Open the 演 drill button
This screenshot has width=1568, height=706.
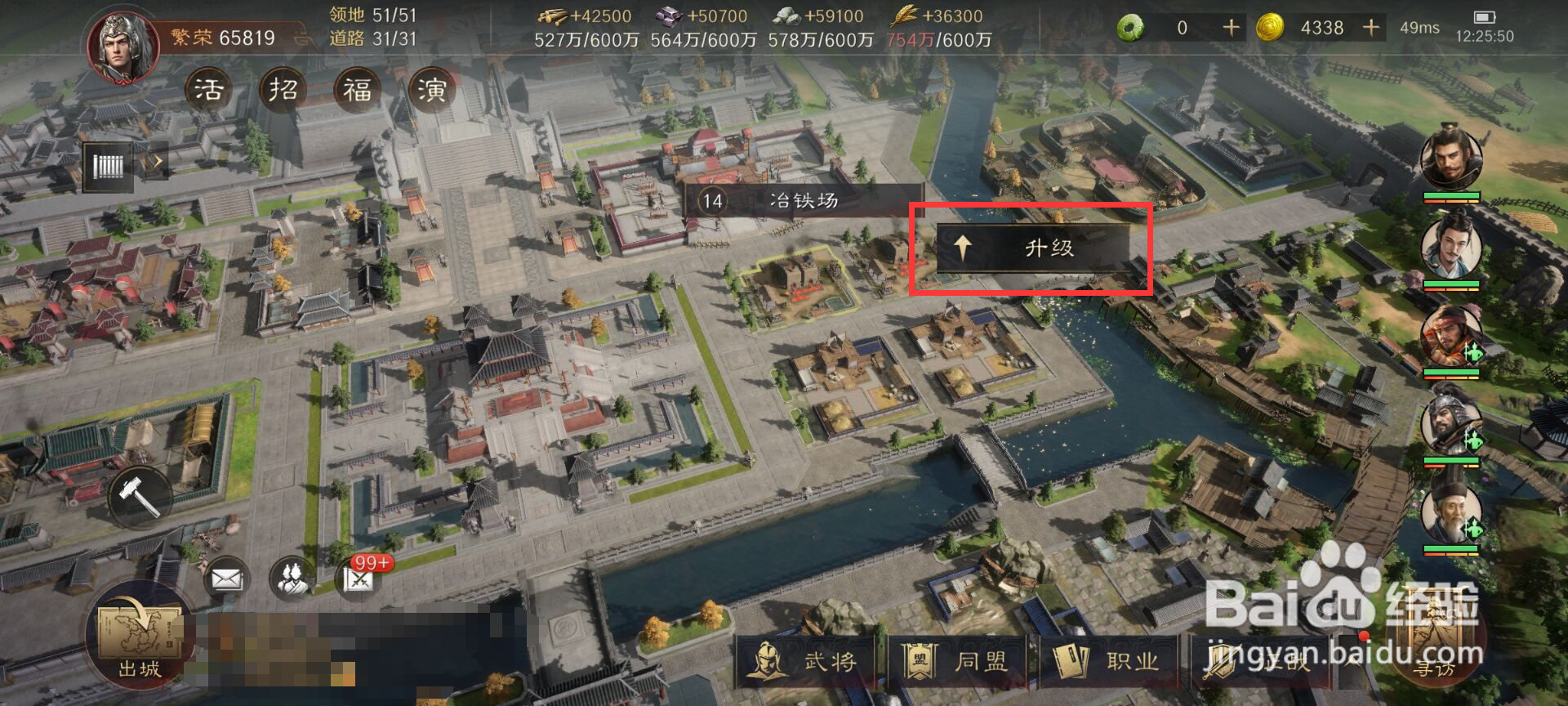[431, 89]
